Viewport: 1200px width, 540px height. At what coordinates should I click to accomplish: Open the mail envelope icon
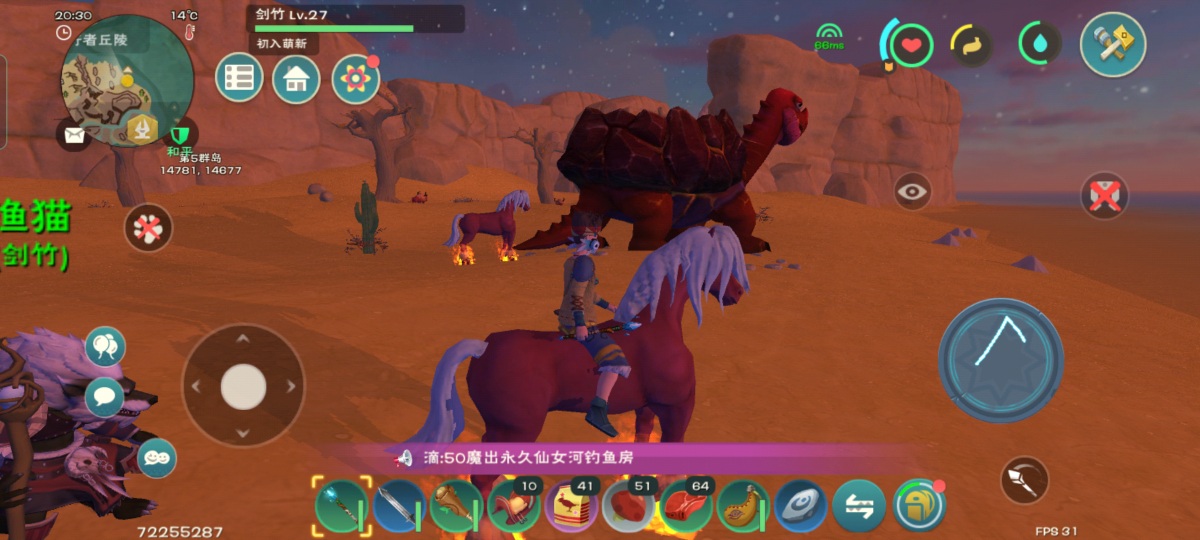pos(73,134)
